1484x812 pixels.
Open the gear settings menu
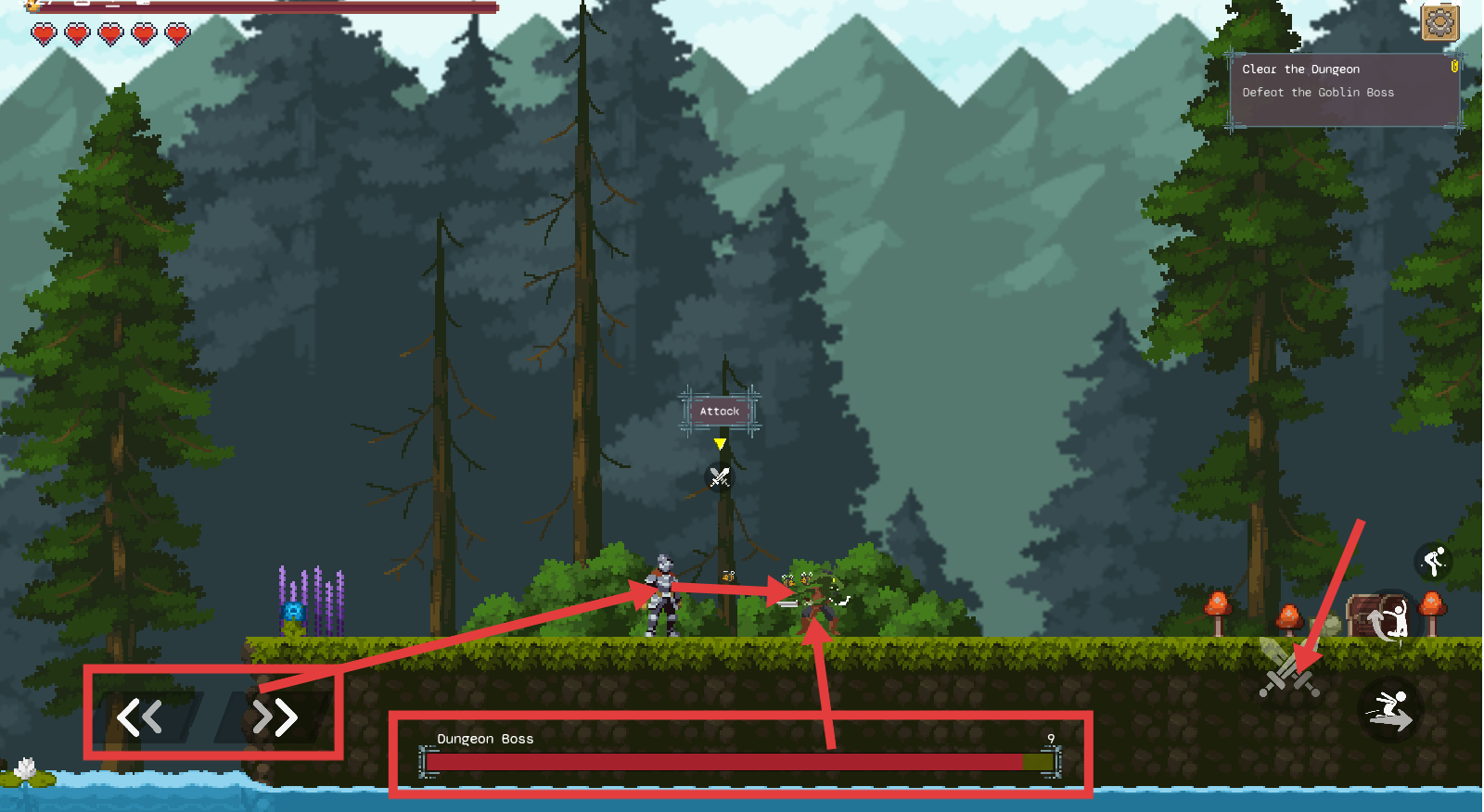tap(1439, 22)
